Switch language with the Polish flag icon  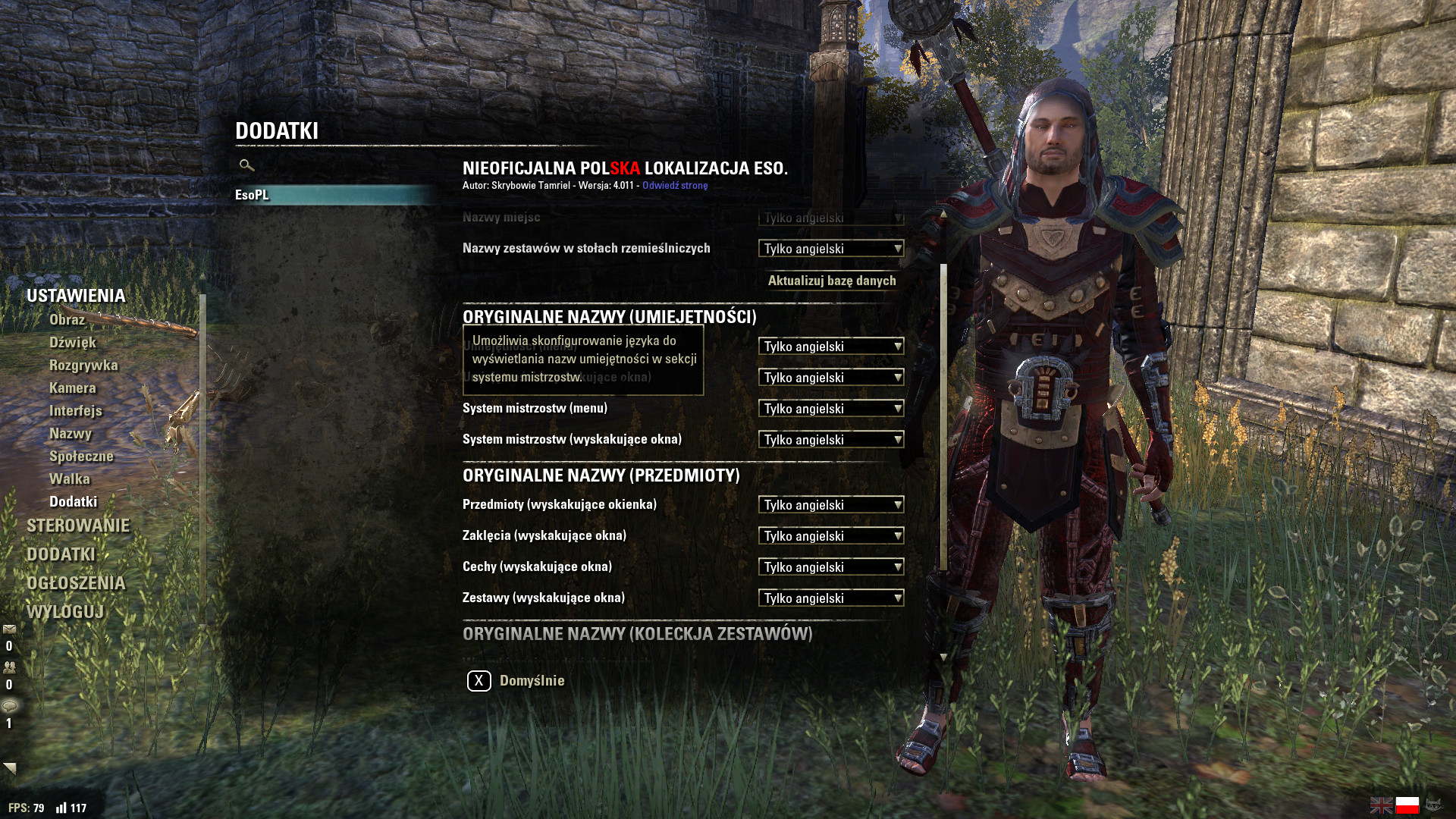tap(1407, 805)
